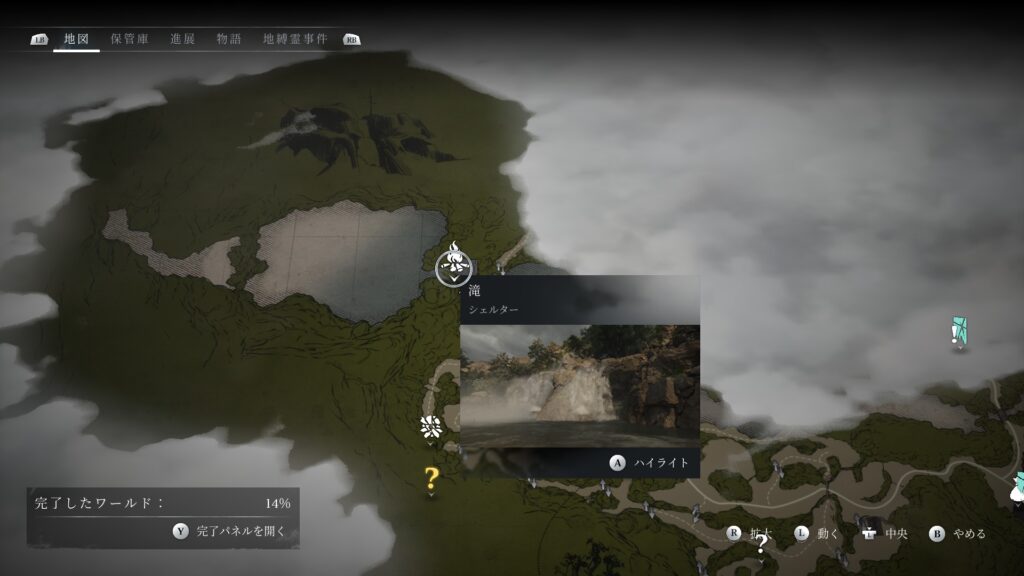Image resolution: width=1024 pixels, height=576 pixels.
Task: Select the white question mark map marker
Action: tap(761, 544)
